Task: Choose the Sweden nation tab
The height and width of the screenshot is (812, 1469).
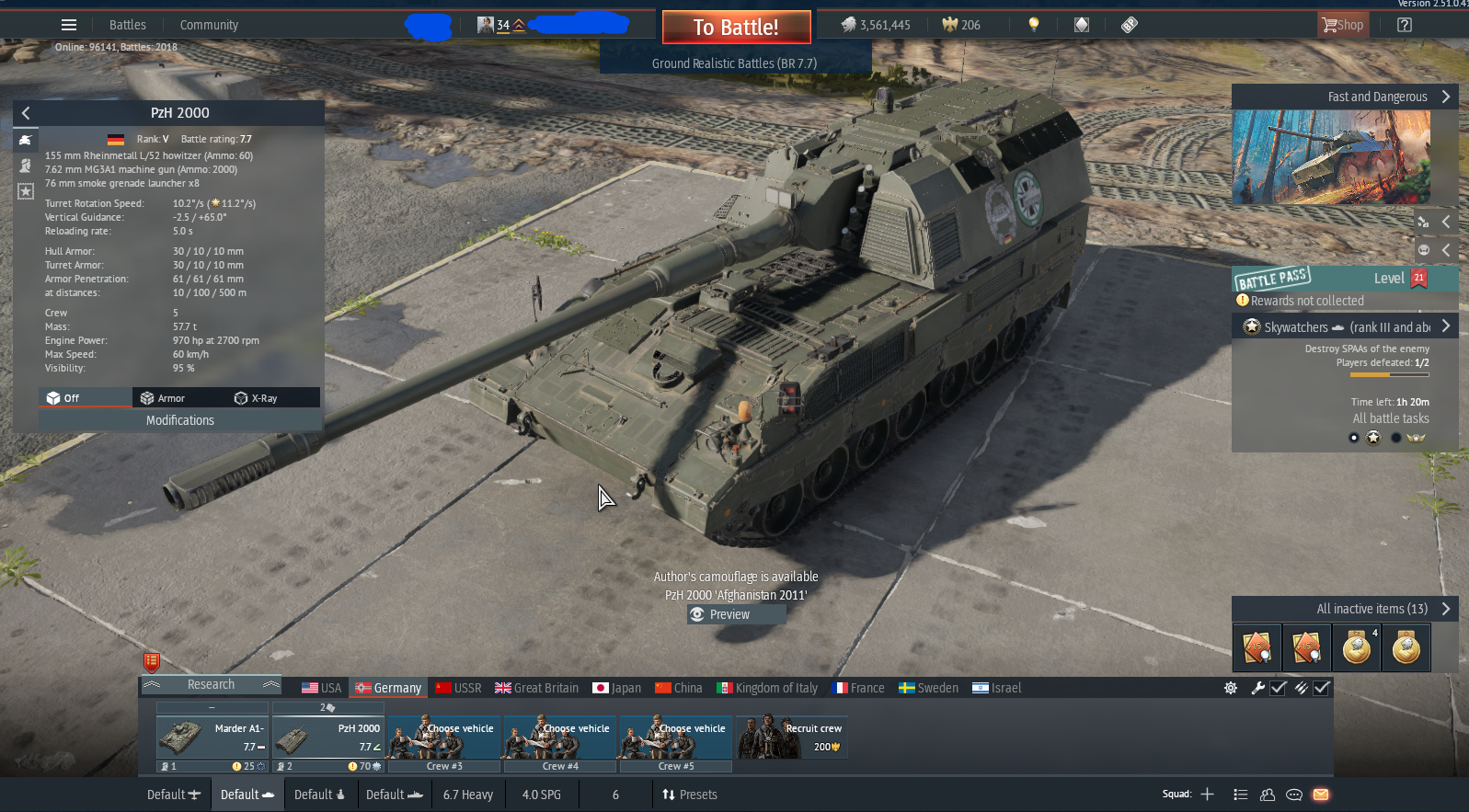Action: (x=928, y=688)
